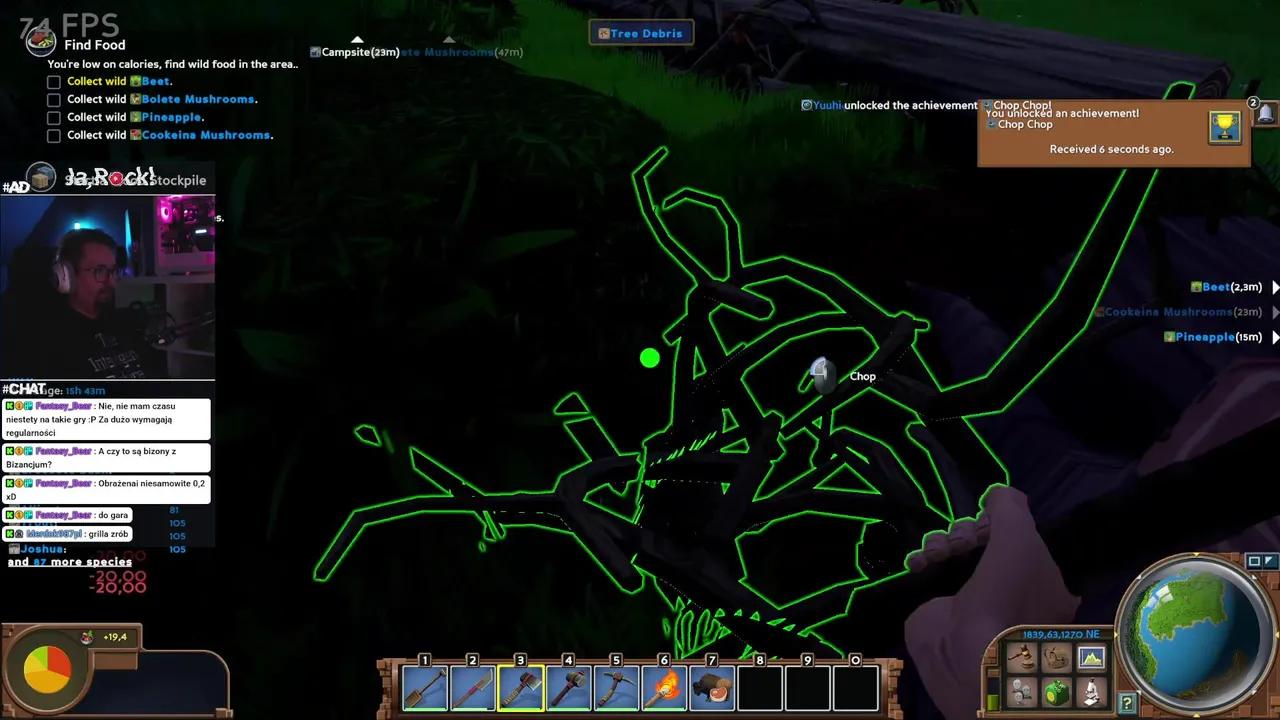
Task: Open the graphs panel with the chart icon
Action: pos(1090,657)
